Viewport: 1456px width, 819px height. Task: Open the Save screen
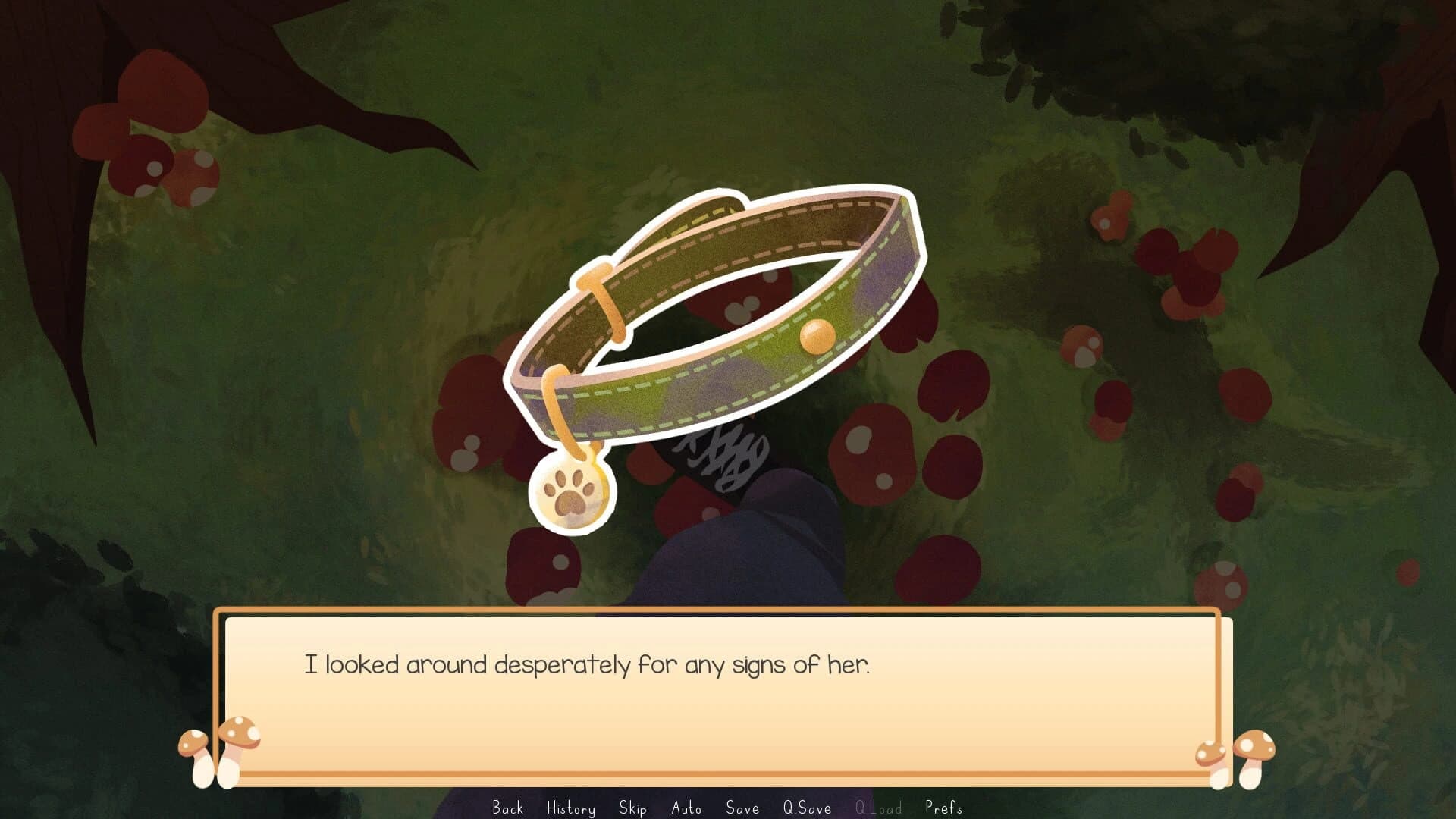(742, 808)
